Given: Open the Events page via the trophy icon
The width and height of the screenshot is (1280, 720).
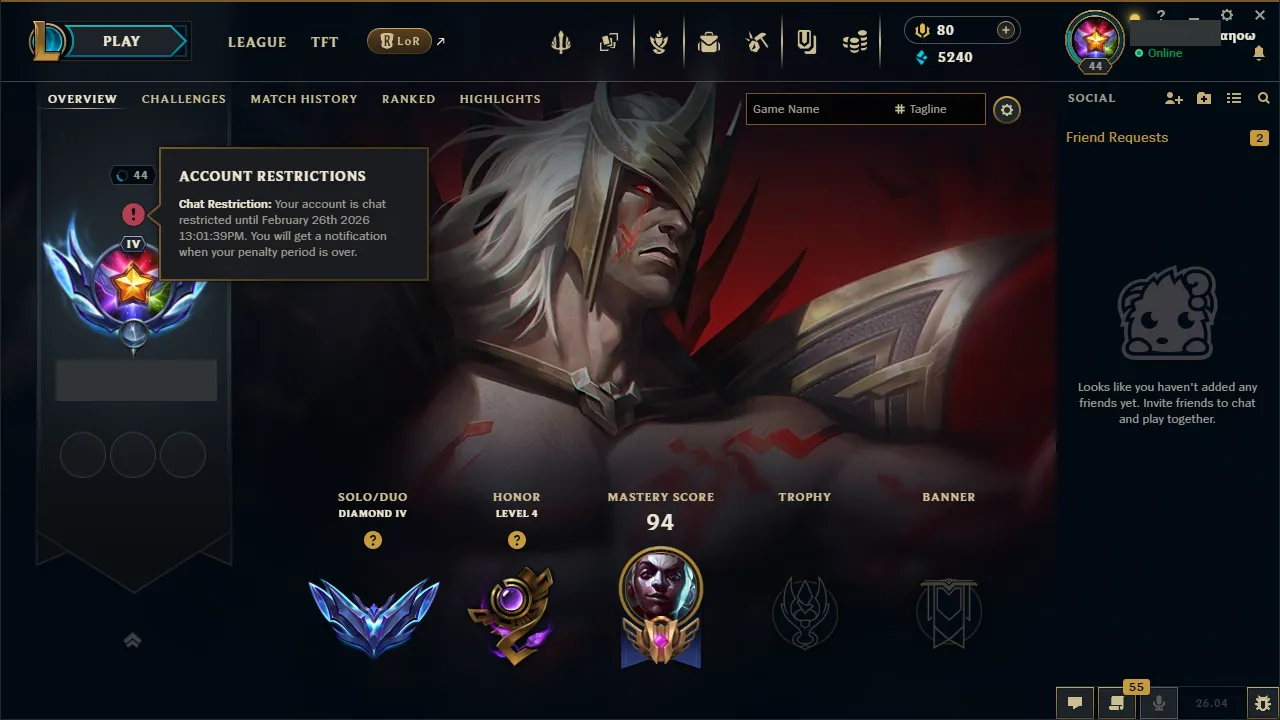Looking at the screenshot, I should click(x=660, y=41).
